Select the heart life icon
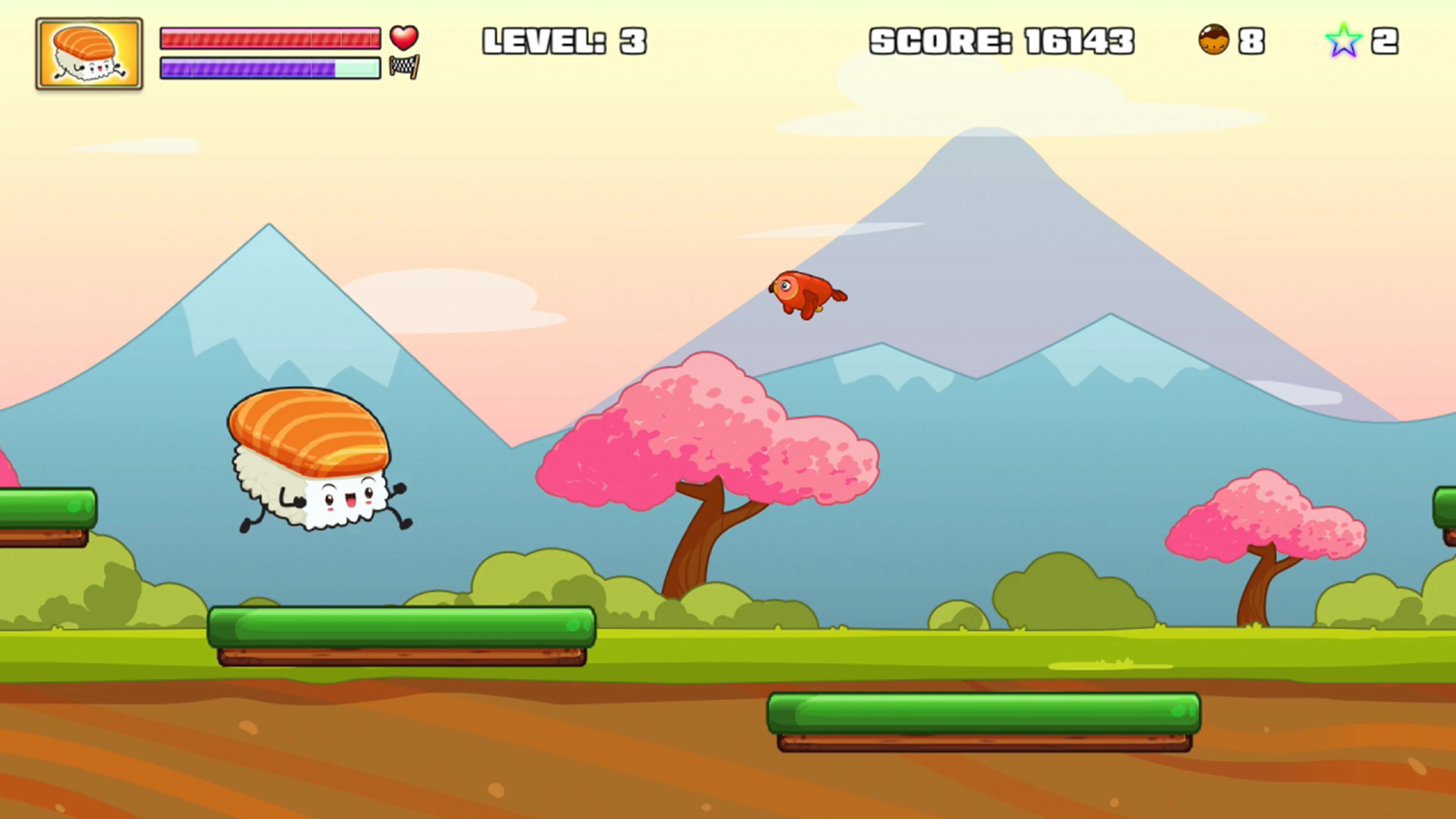 [x=403, y=38]
